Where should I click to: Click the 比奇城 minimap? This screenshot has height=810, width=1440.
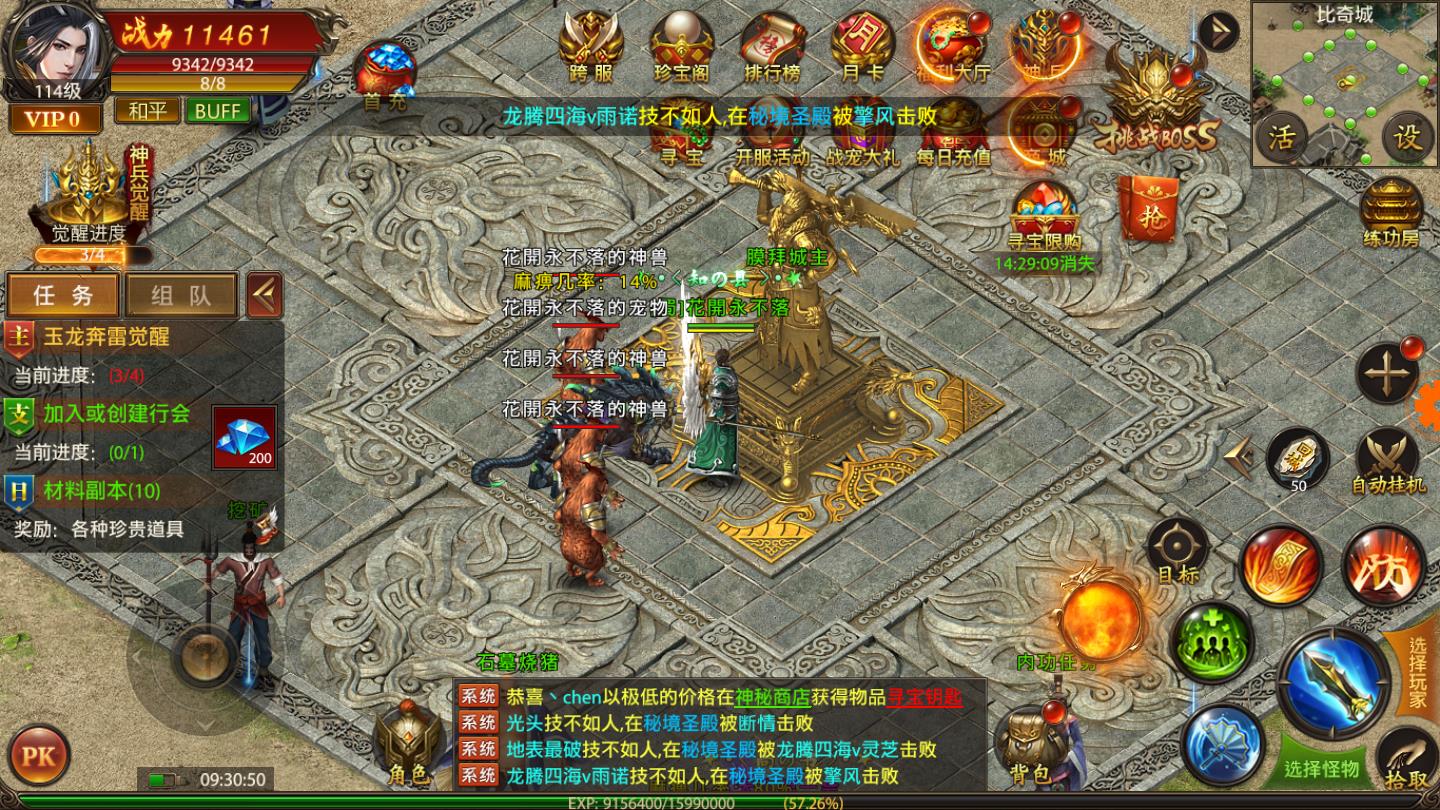point(1345,80)
